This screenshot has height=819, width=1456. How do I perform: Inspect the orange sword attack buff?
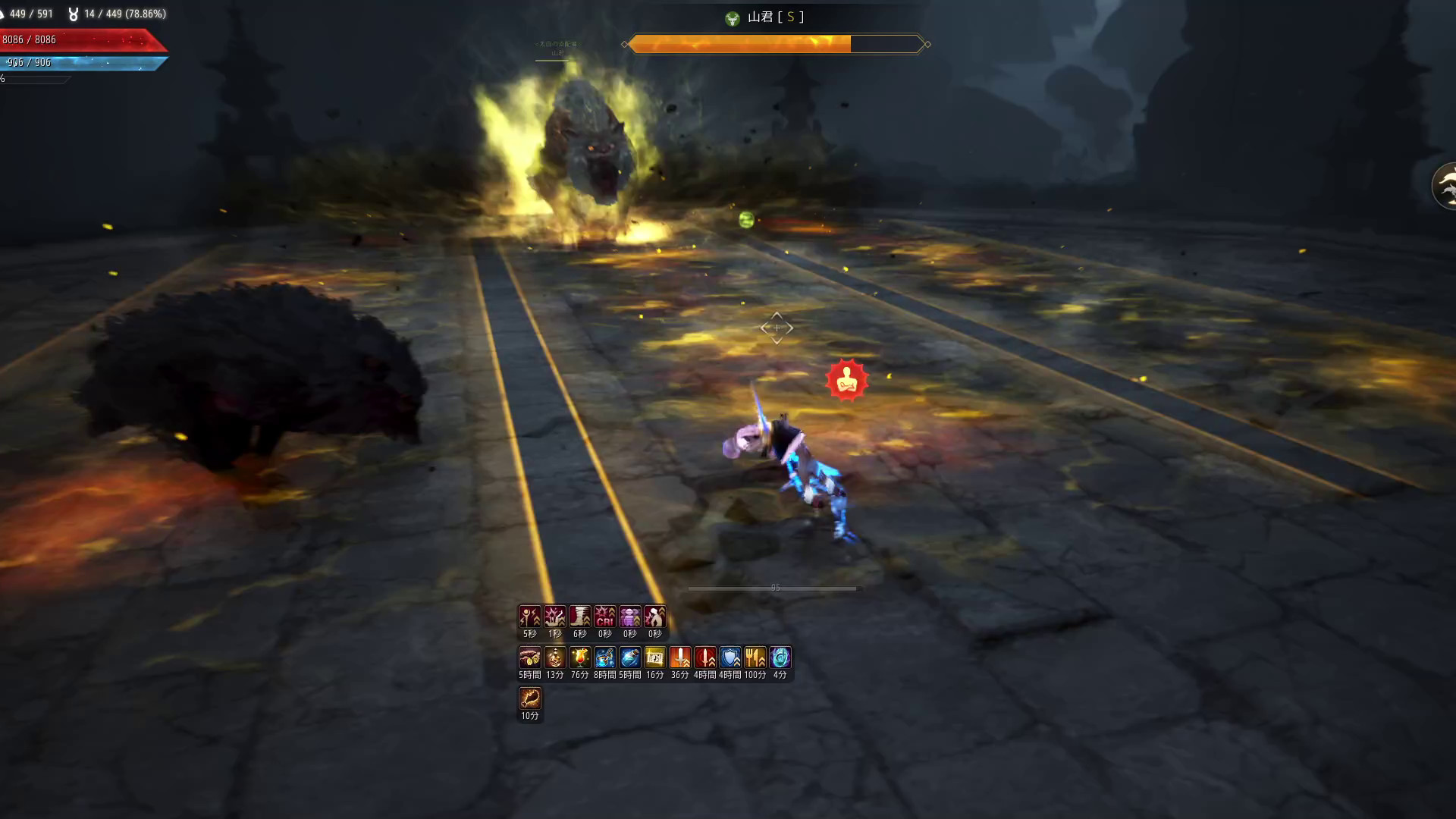pos(680,657)
